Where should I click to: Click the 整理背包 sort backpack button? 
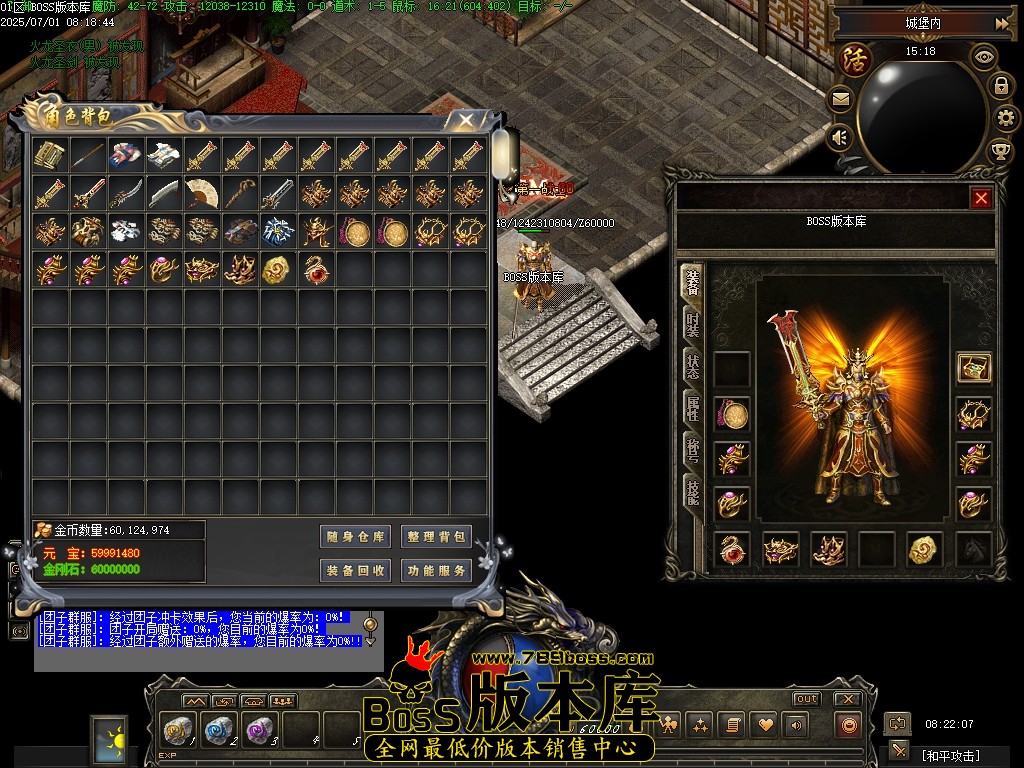pos(436,537)
